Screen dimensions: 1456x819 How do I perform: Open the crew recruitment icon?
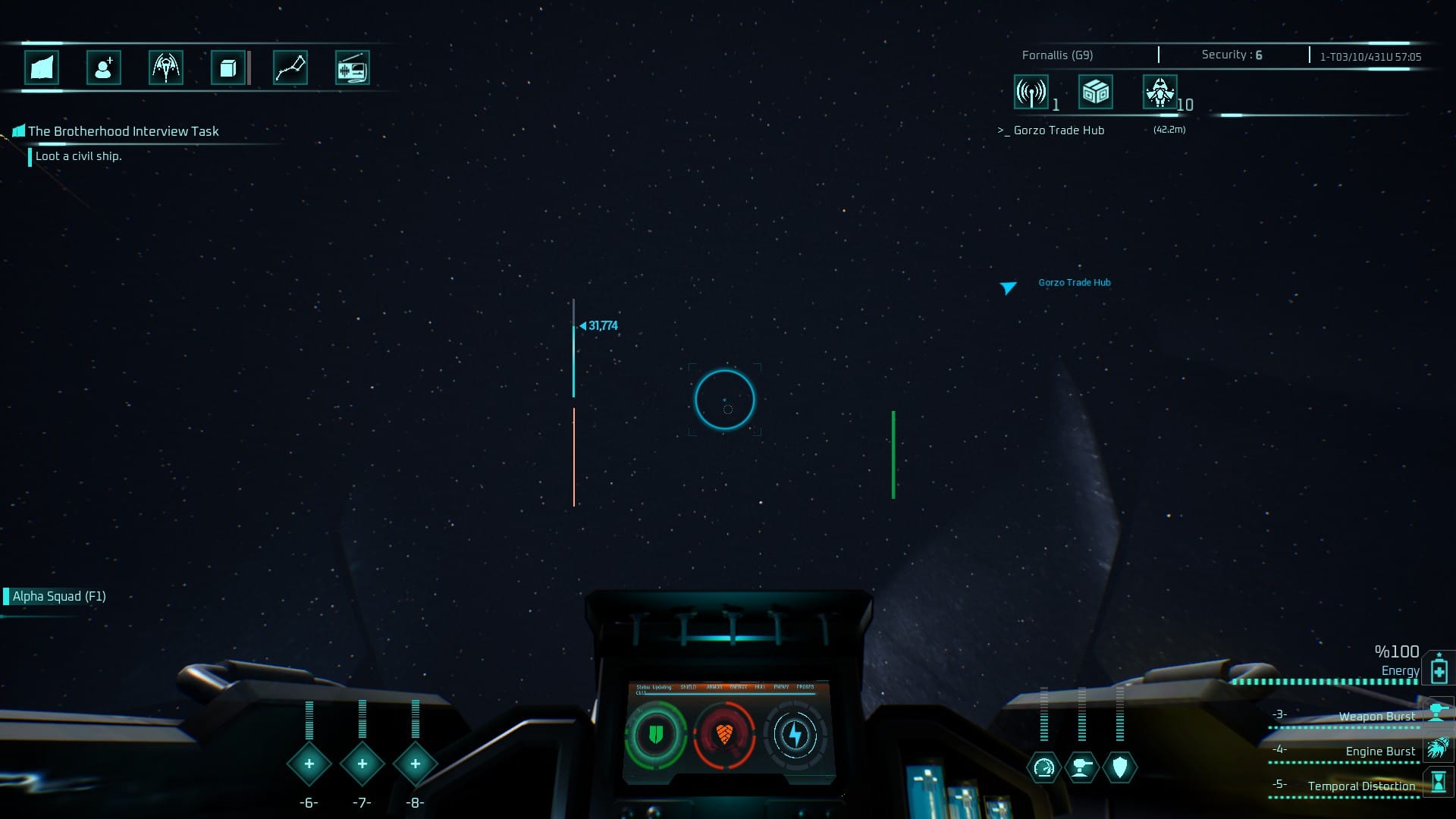104,67
